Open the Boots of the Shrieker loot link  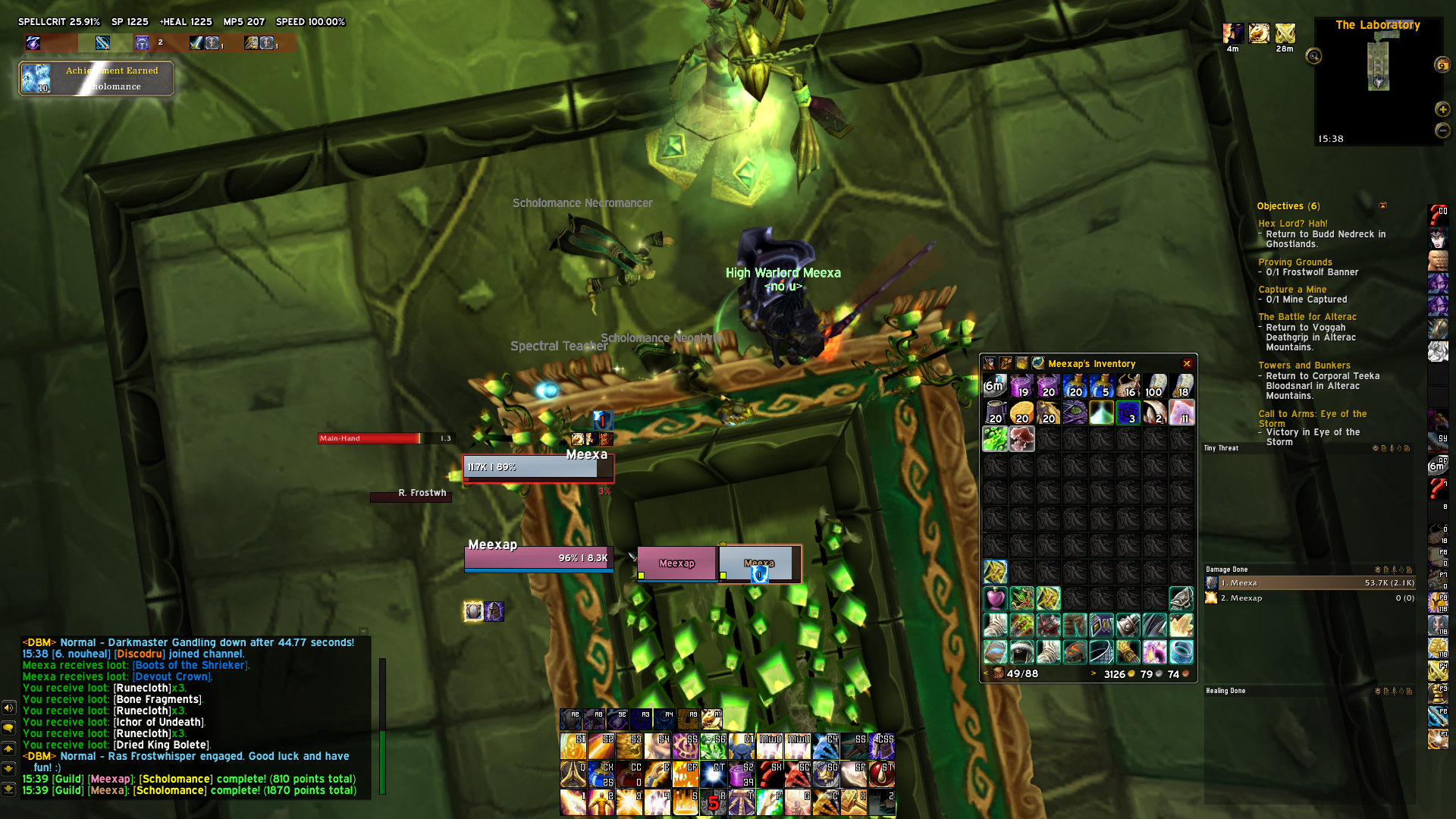(x=190, y=665)
